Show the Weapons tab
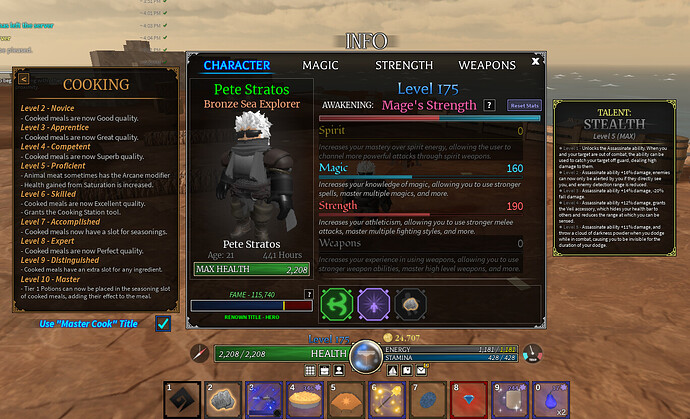This screenshot has width=690, height=419. click(487, 65)
